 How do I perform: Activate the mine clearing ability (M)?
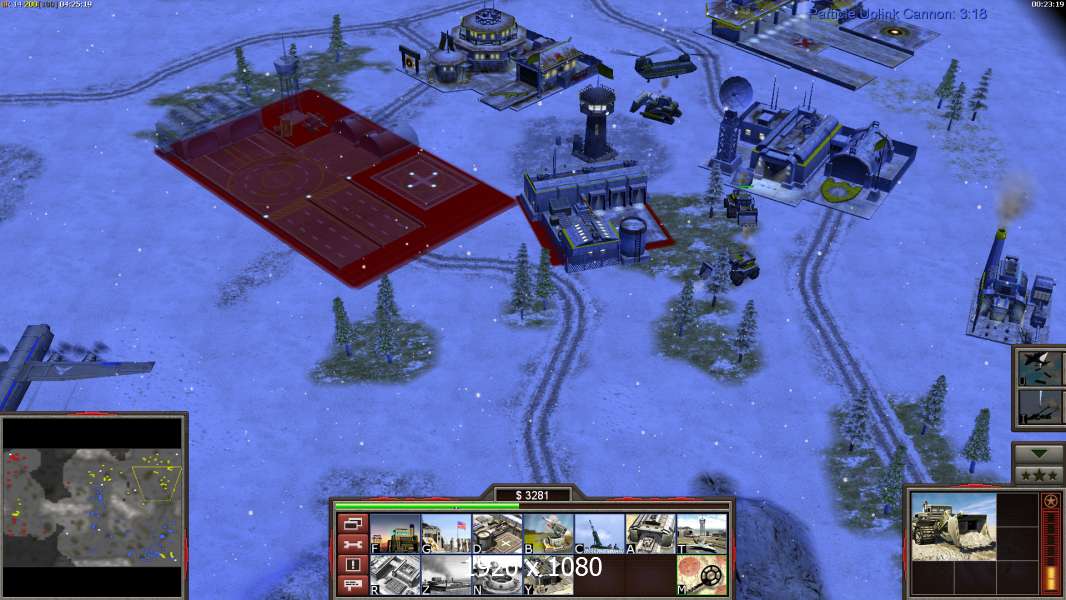tap(701, 575)
